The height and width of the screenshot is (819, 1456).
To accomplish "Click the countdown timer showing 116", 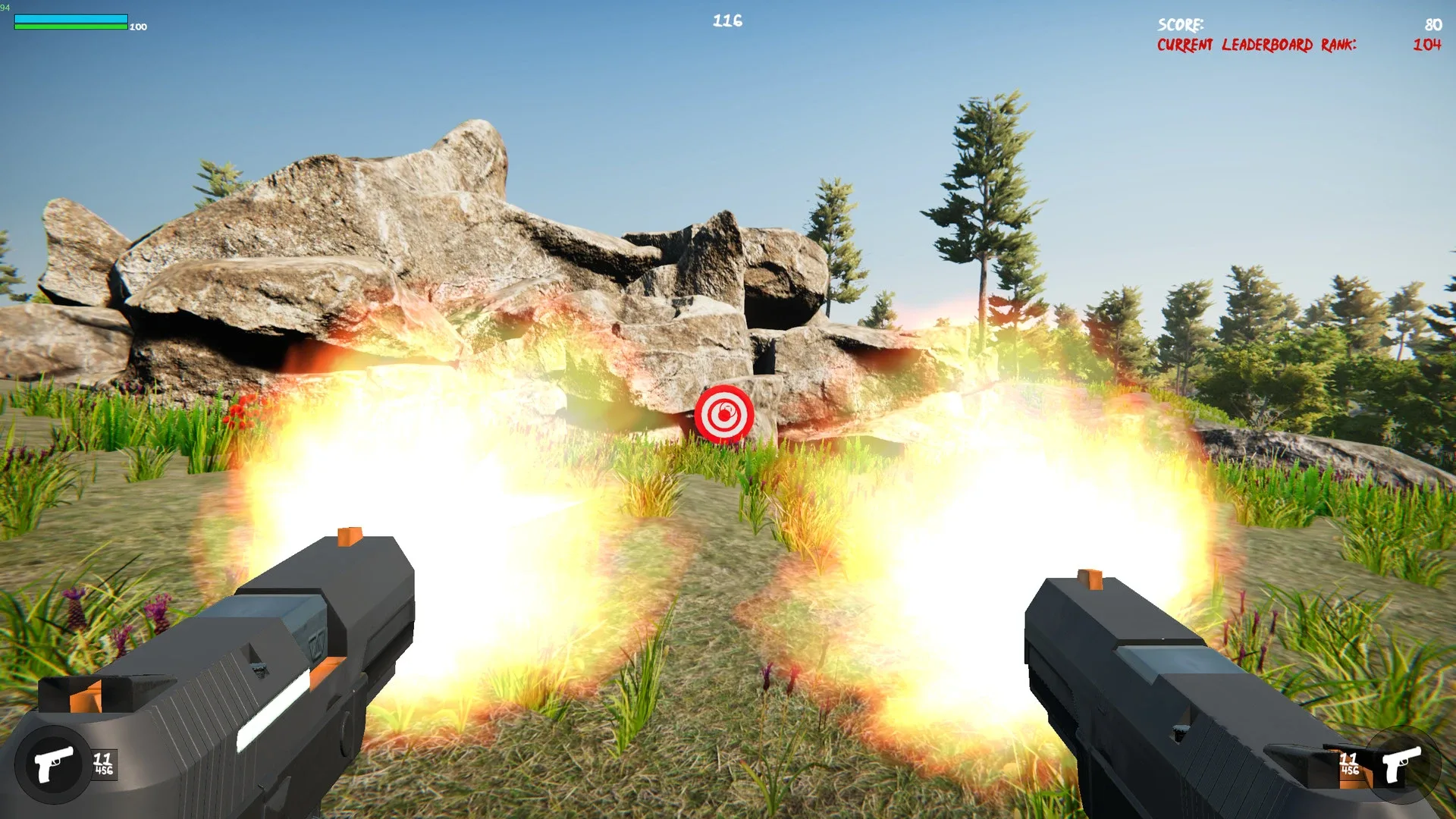I will 726,20.
